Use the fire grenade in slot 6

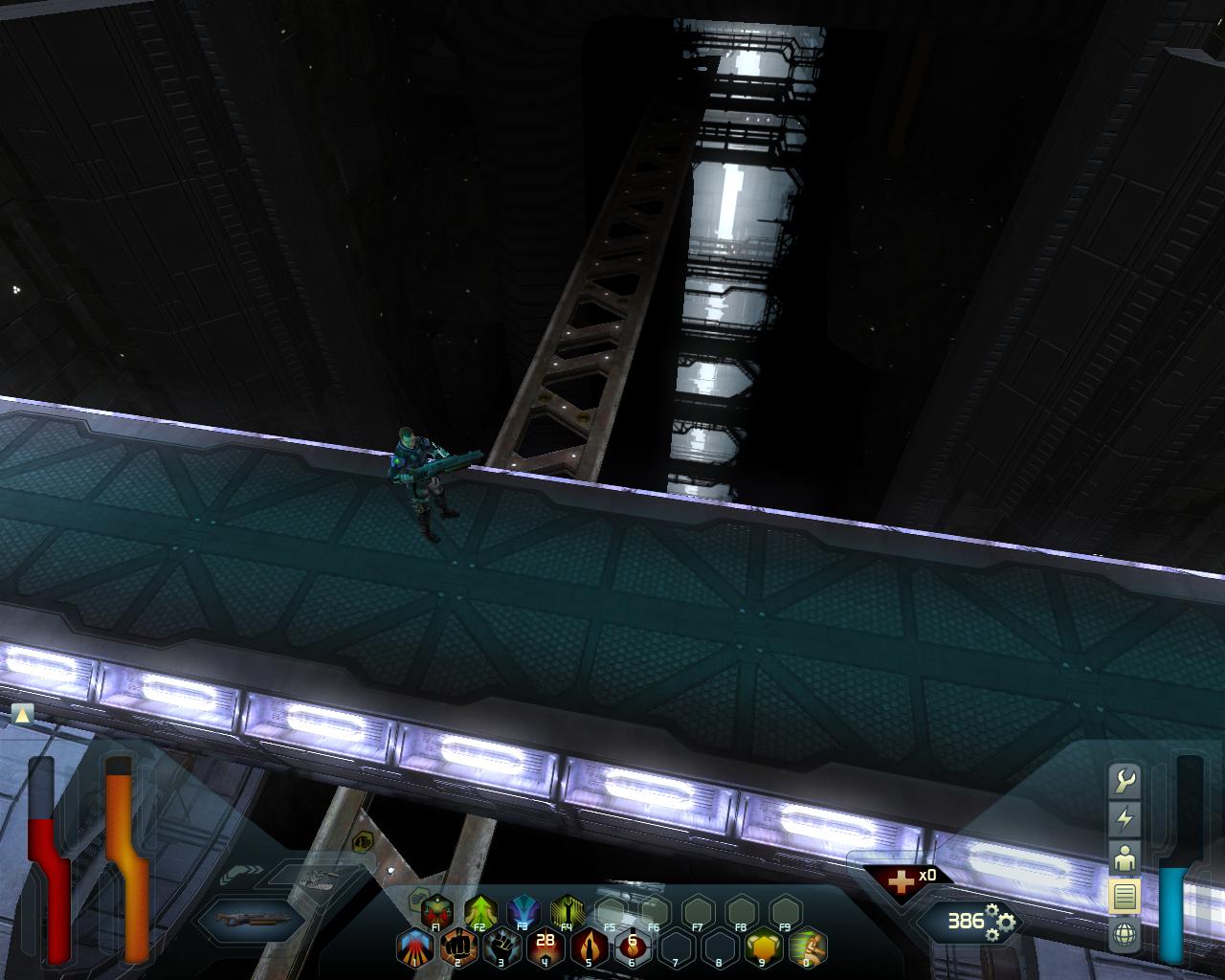point(633,947)
